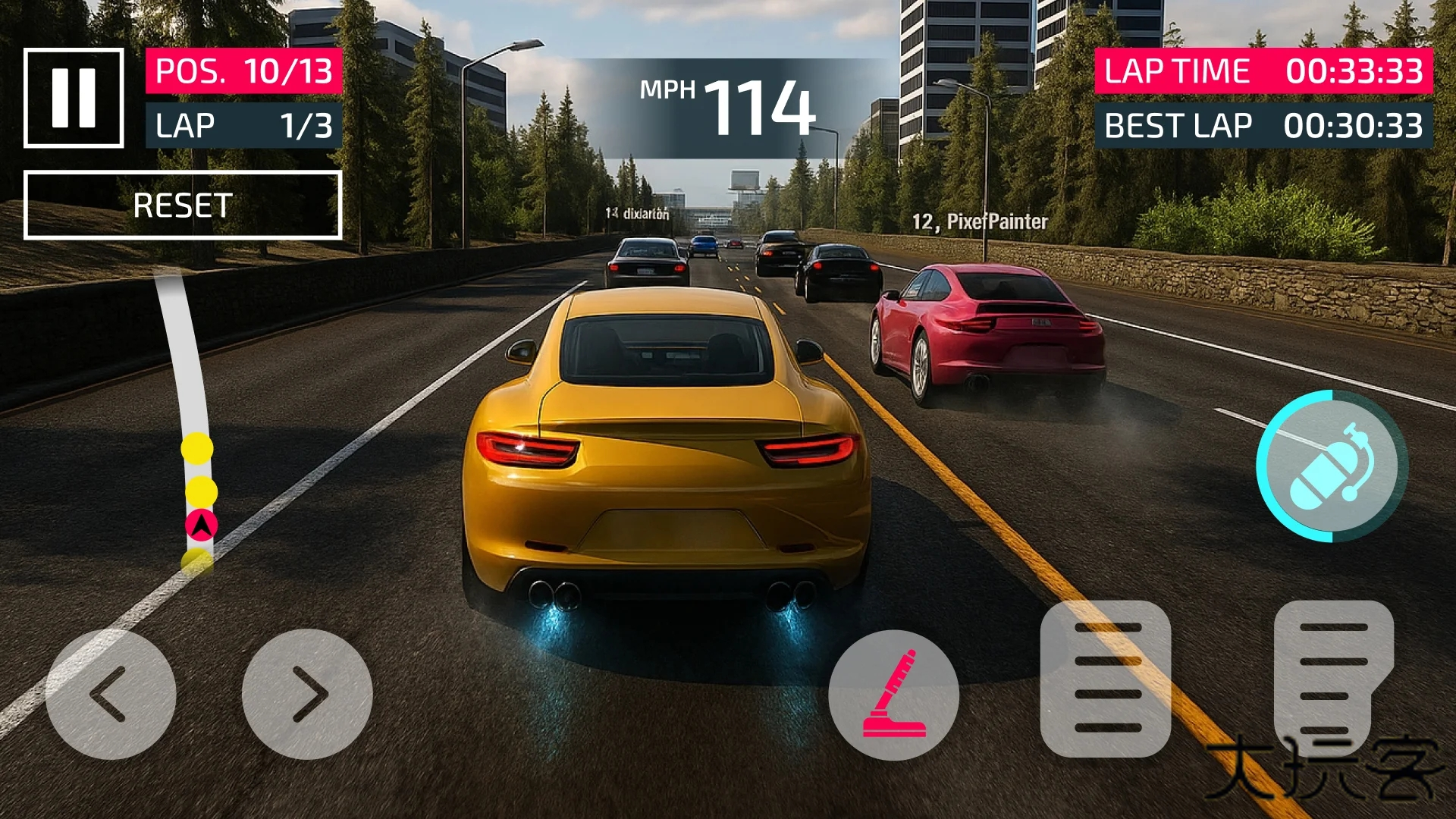Select the LAP 1/3 counter
1456x819 pixels.
[x=242, y=125]
